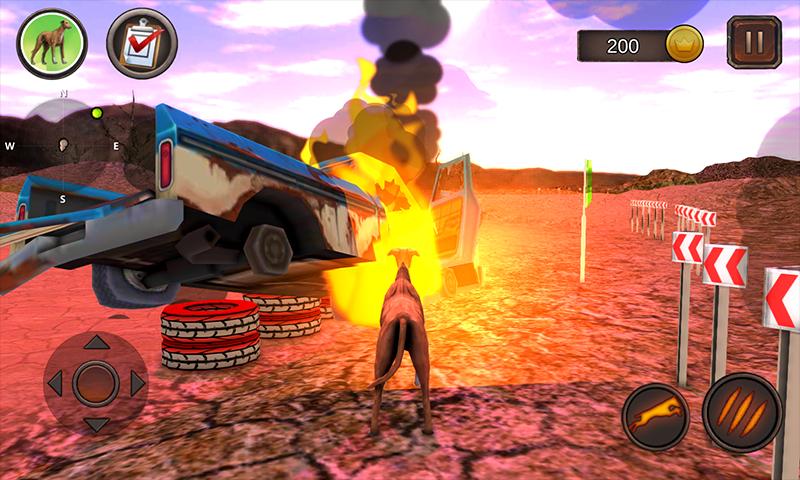The image size is (800, 480).
Task: Tap the D-pad up arrow
Action: pos(96,344)
